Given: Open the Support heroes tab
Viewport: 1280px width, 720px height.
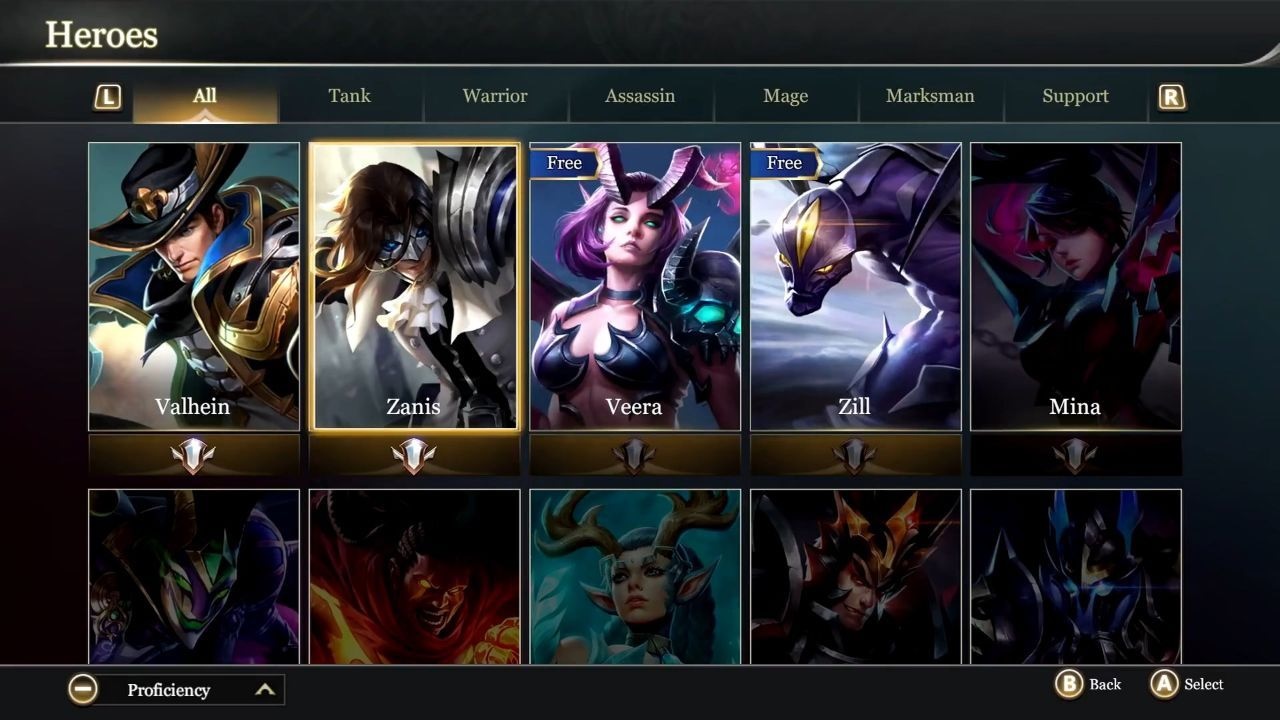Looking at the screenshot, I should click(x=1075, y=97).
